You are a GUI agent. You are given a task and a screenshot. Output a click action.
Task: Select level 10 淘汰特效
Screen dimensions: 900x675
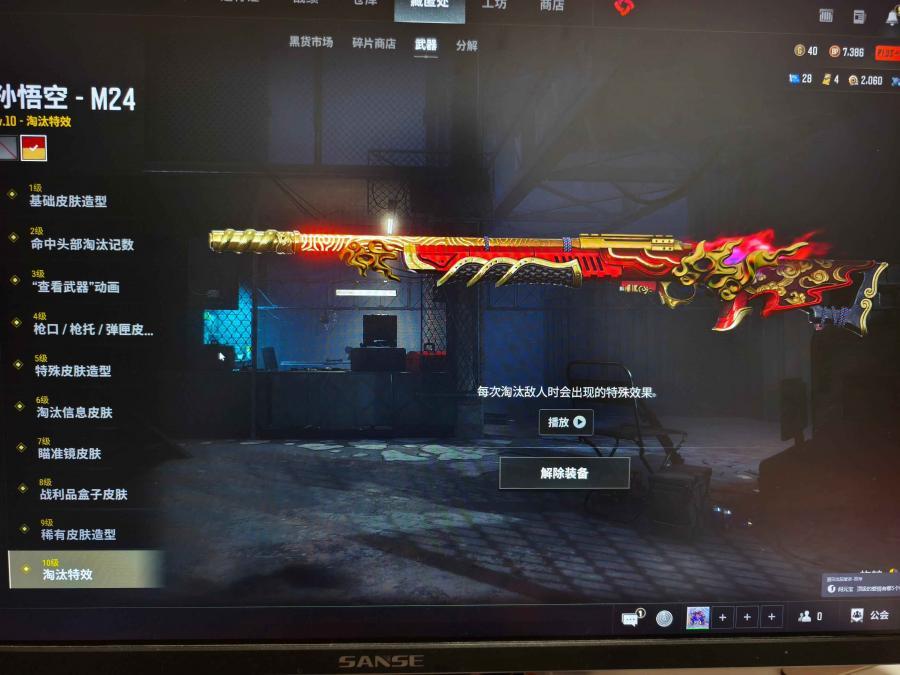coord(68,574)
